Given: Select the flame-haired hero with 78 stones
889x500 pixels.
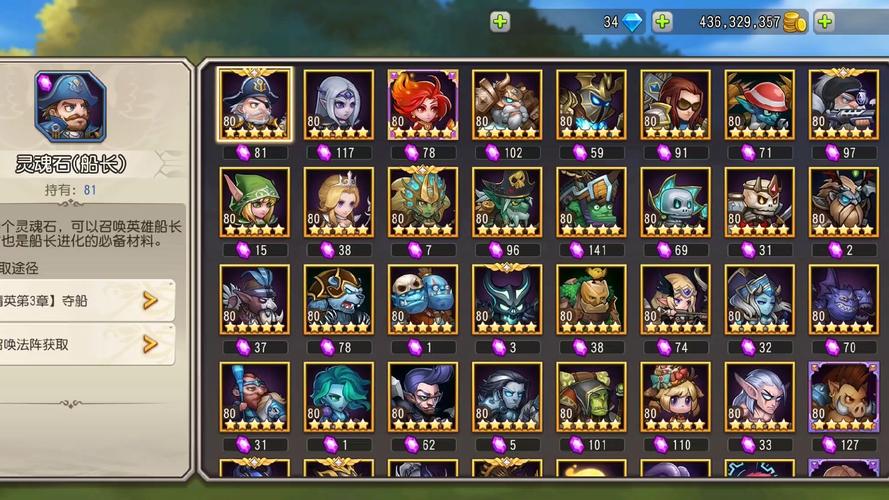Looking at the screenshot, I should 422,104.
